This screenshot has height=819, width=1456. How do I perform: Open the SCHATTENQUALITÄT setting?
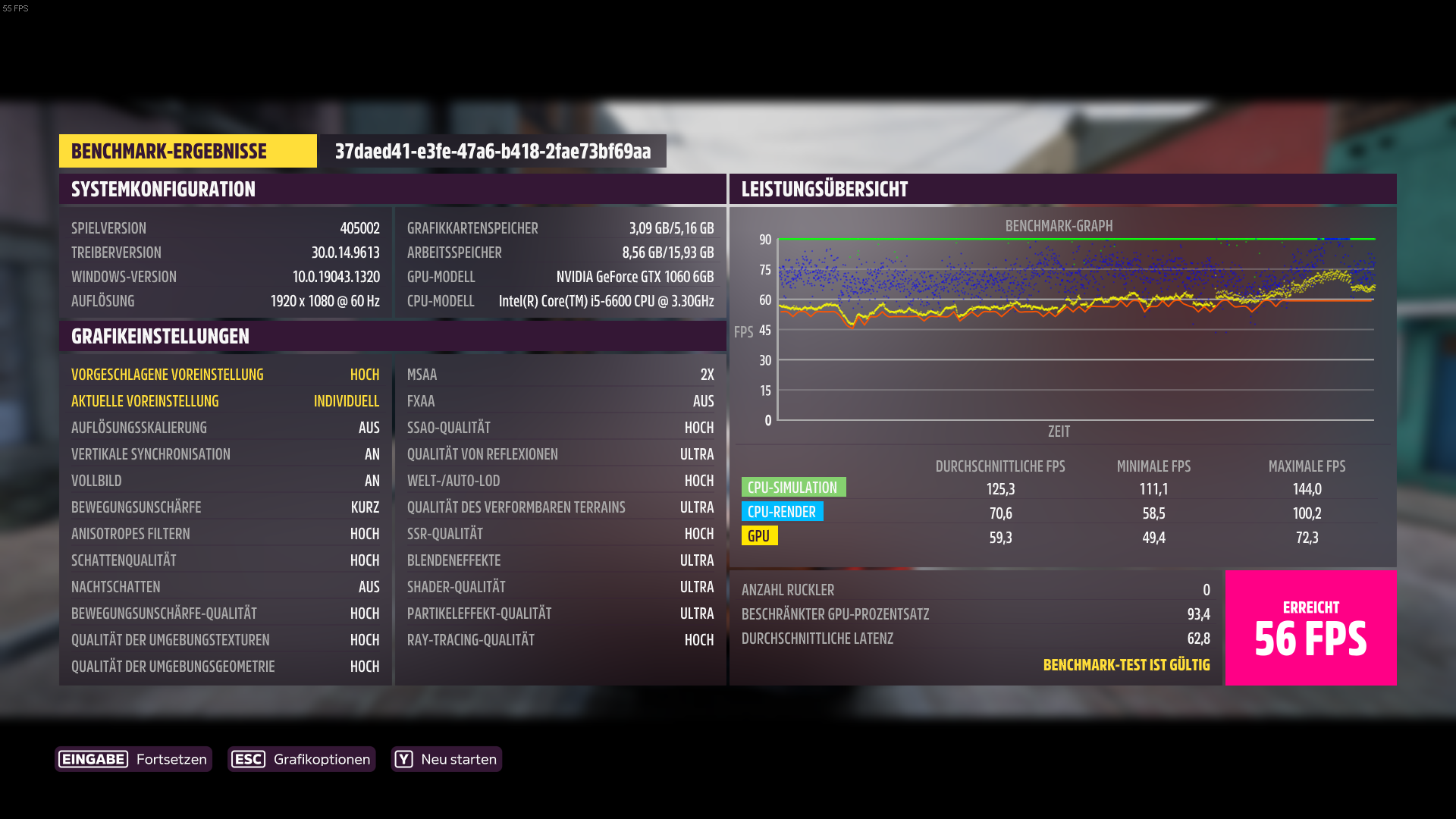coord(227,560)
